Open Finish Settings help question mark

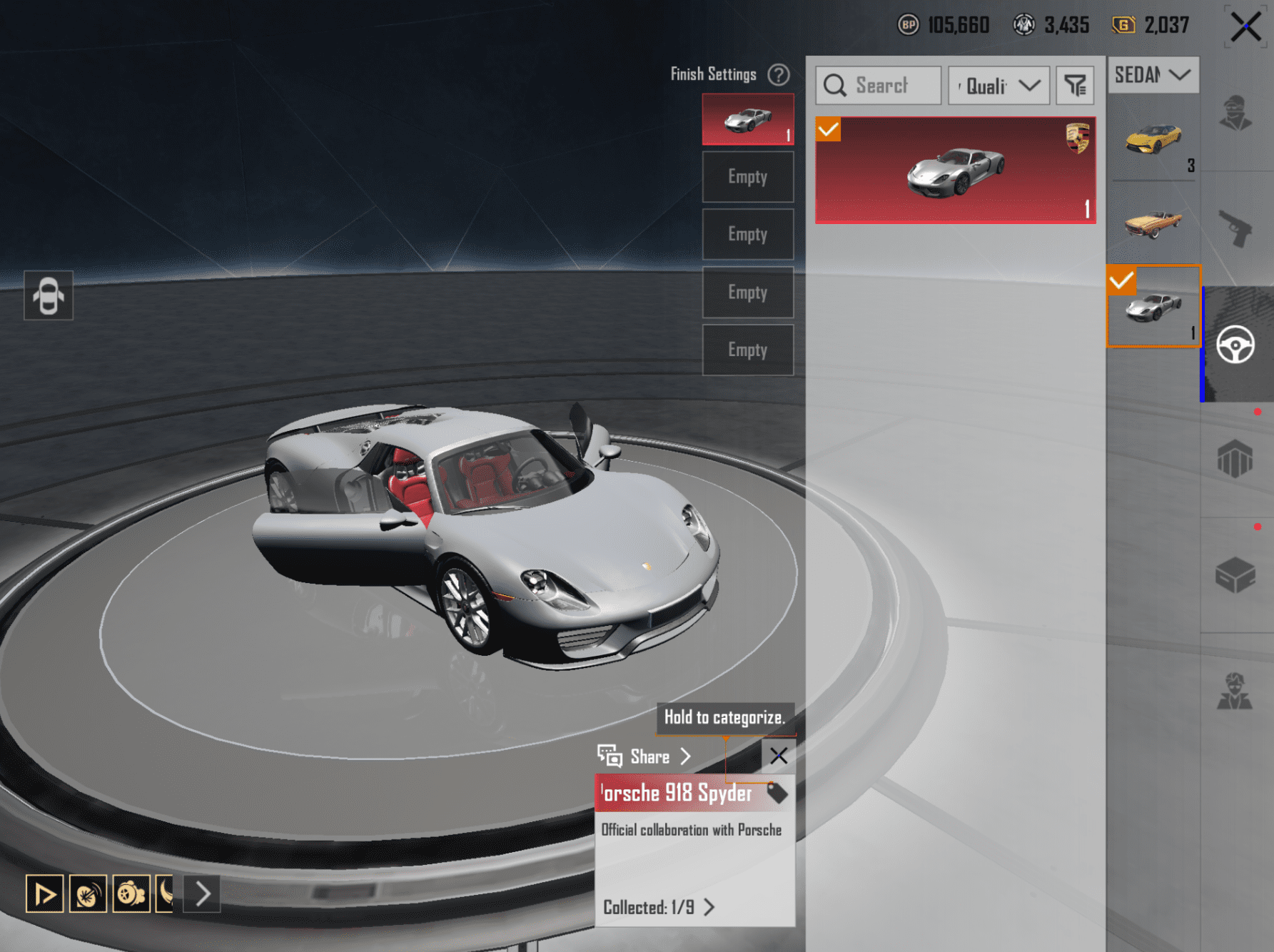click(x=779, y=74)
